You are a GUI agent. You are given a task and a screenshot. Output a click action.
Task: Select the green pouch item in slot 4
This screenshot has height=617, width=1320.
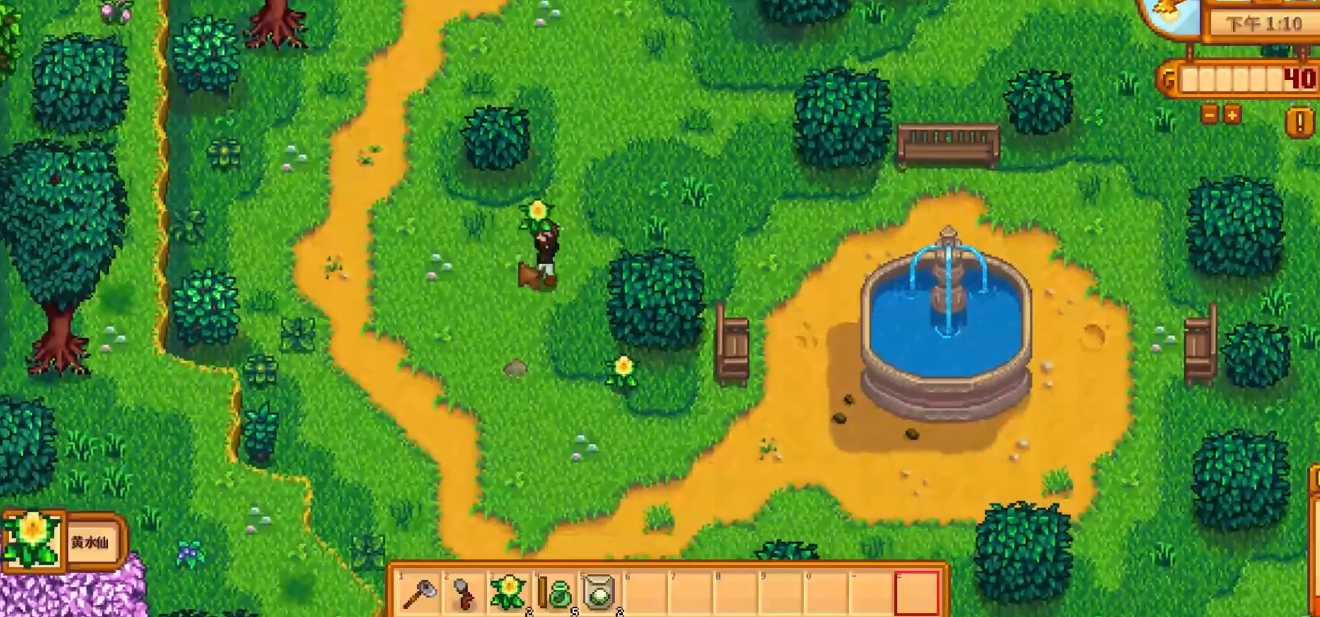[555, 593]
